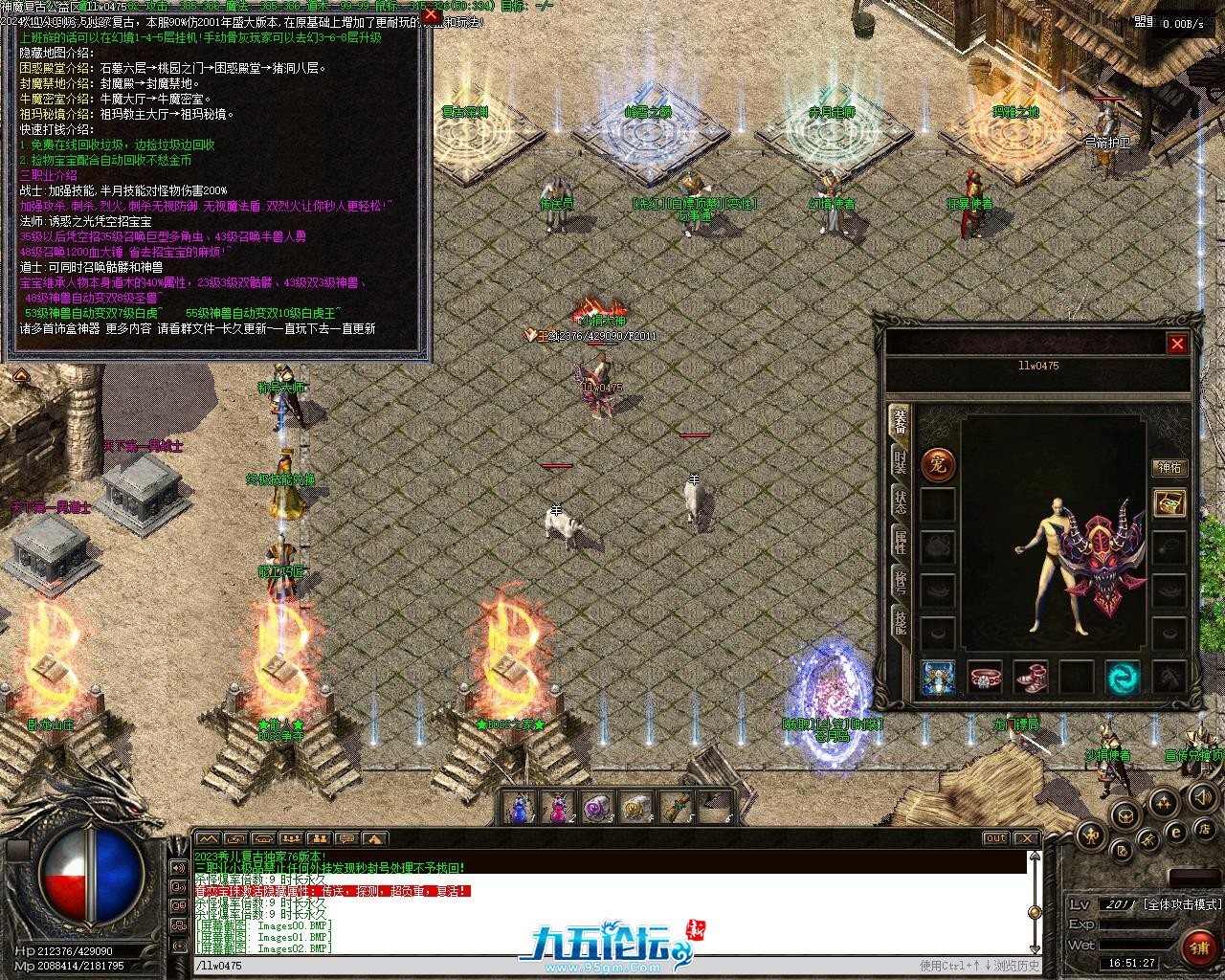This screenshot has width=1225, height=980.
Task: Use the purple scroll in hotbar slot 3
Action: pyautogui.click(x=597, y=808)
